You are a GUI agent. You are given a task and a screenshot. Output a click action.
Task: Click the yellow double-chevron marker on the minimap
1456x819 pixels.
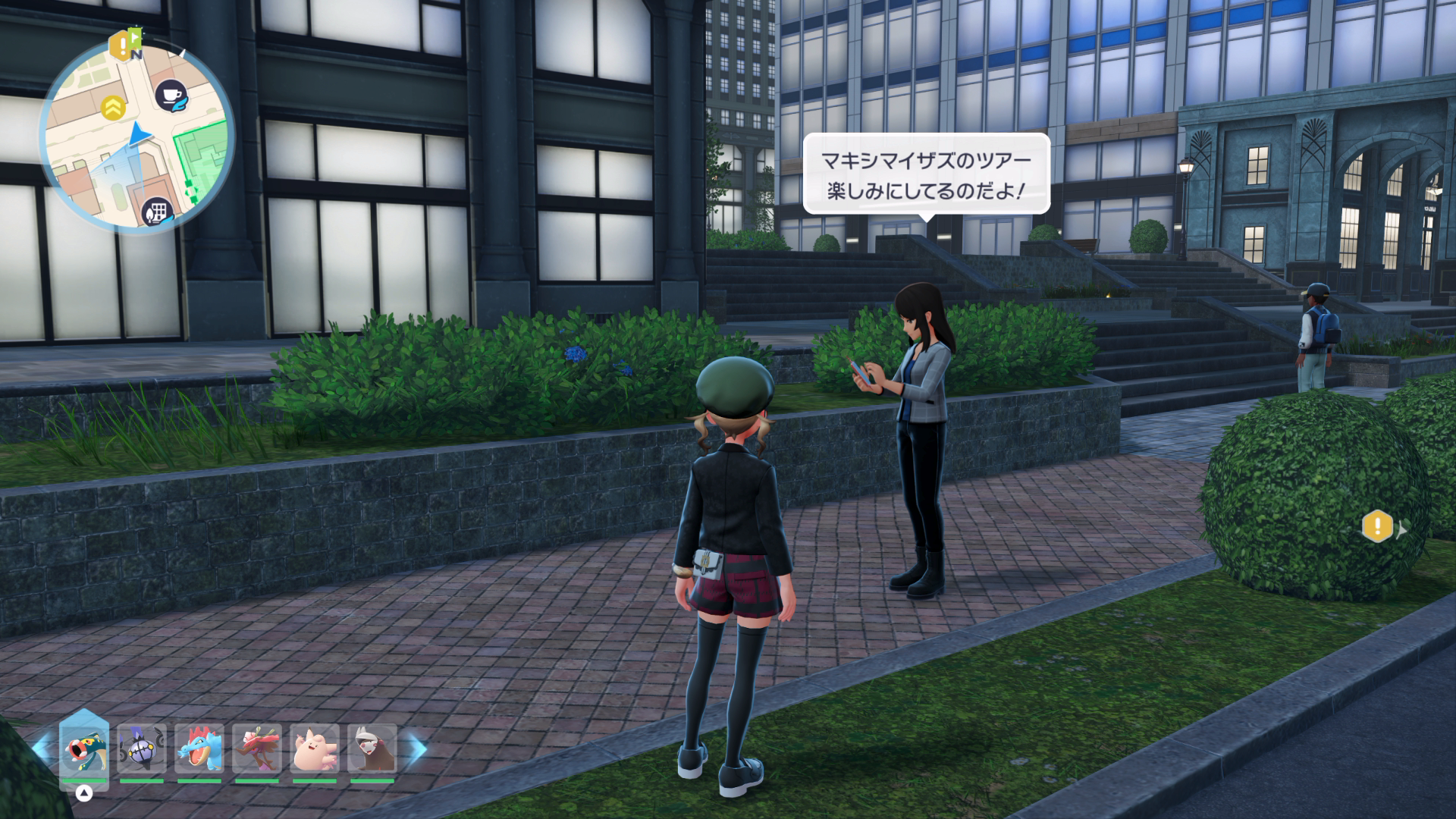point(113,108)
